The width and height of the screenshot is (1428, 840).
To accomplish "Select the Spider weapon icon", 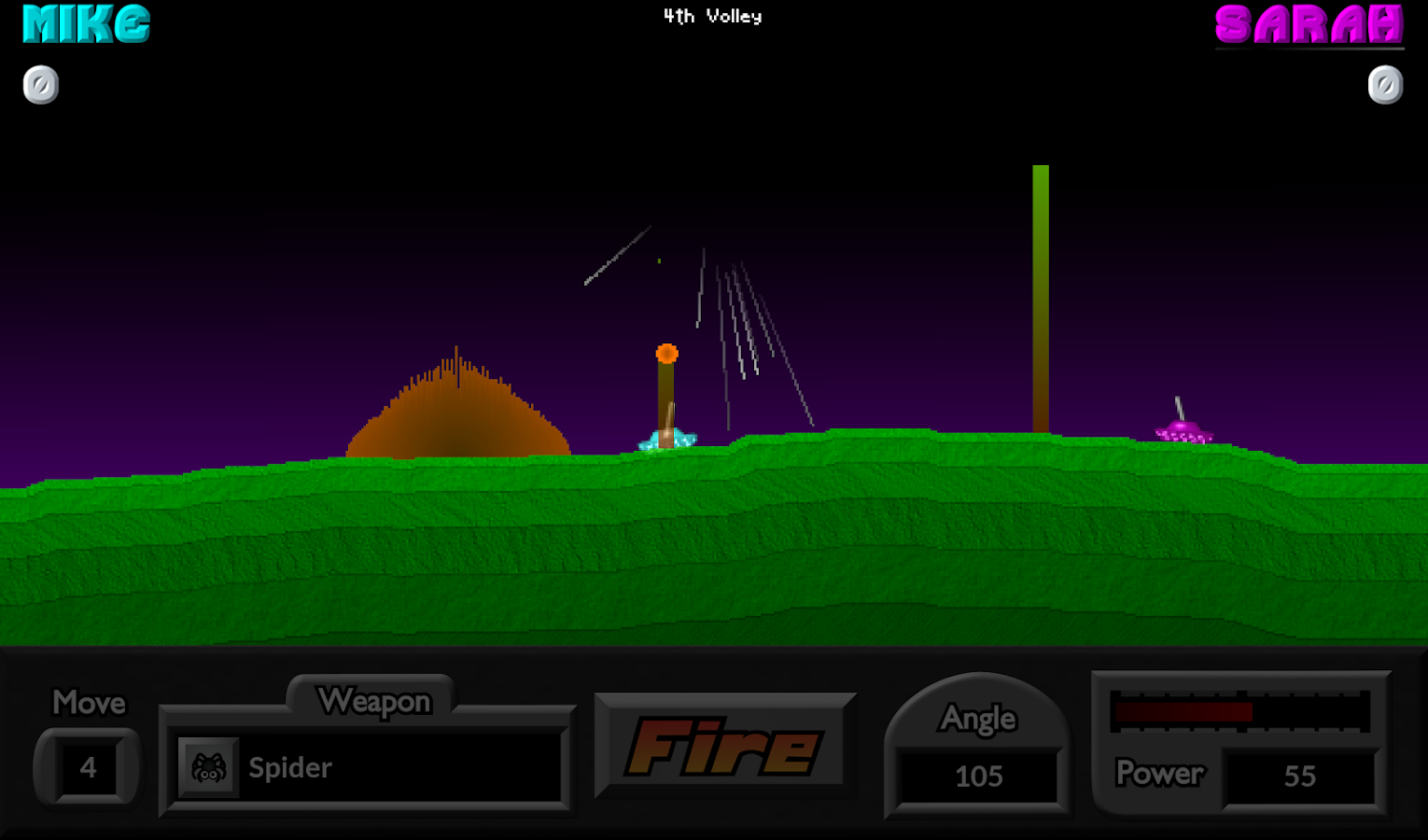I will (209, 767).
